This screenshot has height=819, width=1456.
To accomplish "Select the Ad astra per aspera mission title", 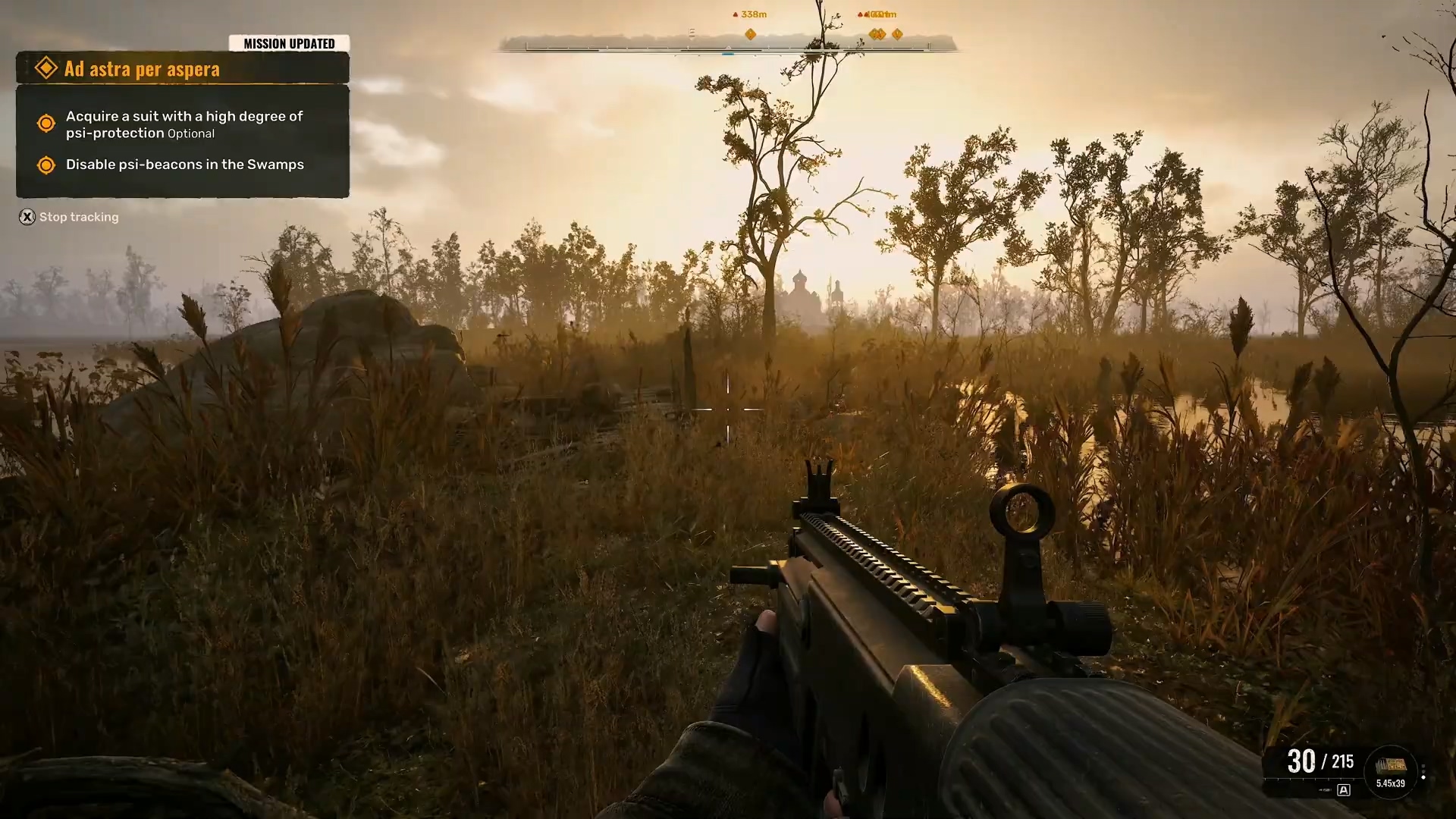I will [x=142, y=69].
